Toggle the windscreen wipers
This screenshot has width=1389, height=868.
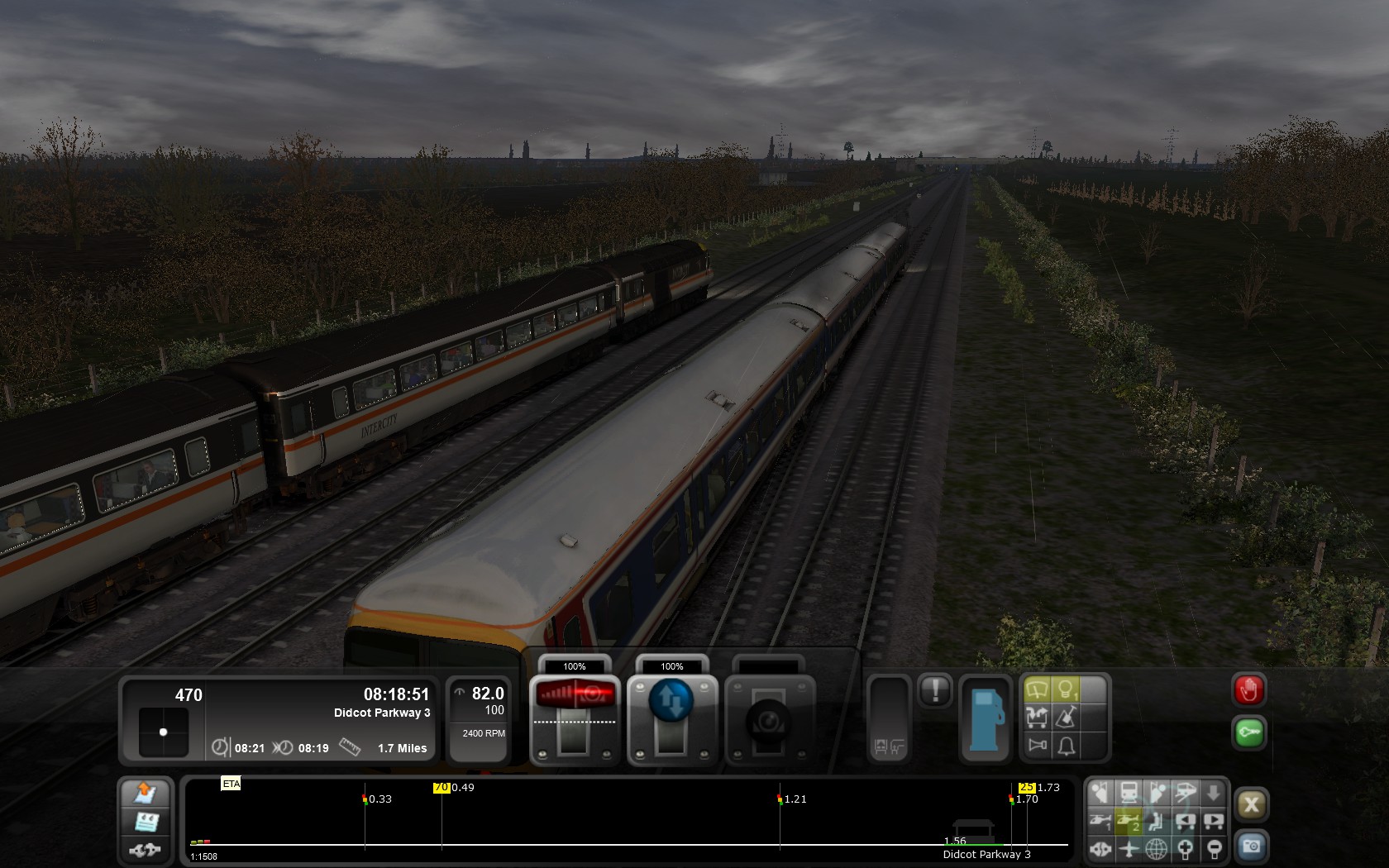click(1037, 689)
